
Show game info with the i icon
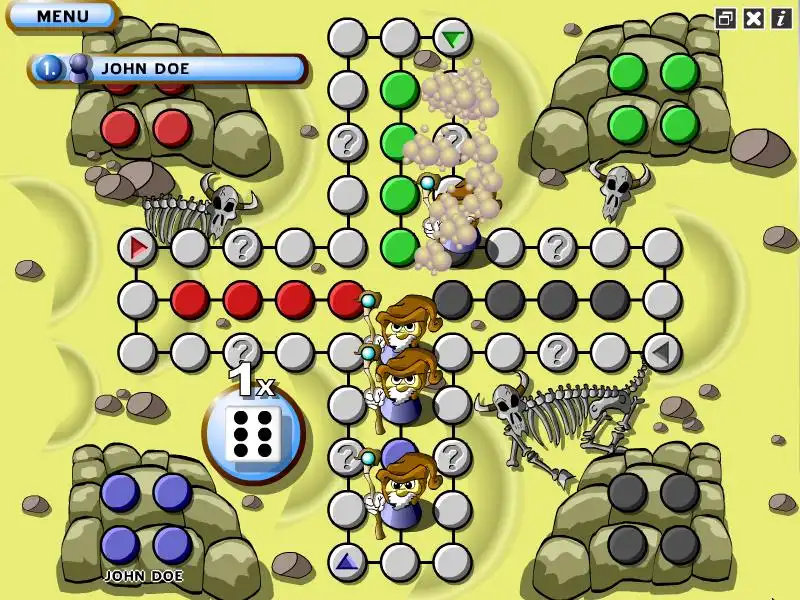click(x=780, y=18)
